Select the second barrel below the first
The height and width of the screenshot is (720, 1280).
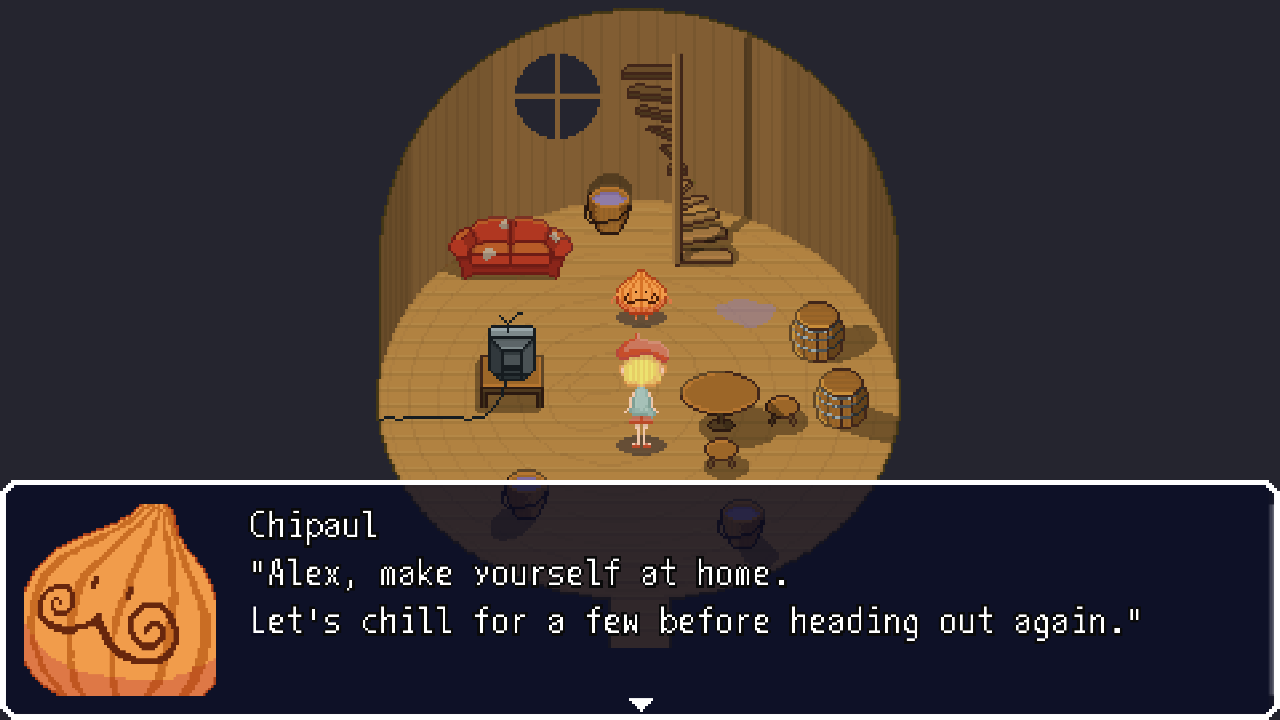(x=840, y=400)
